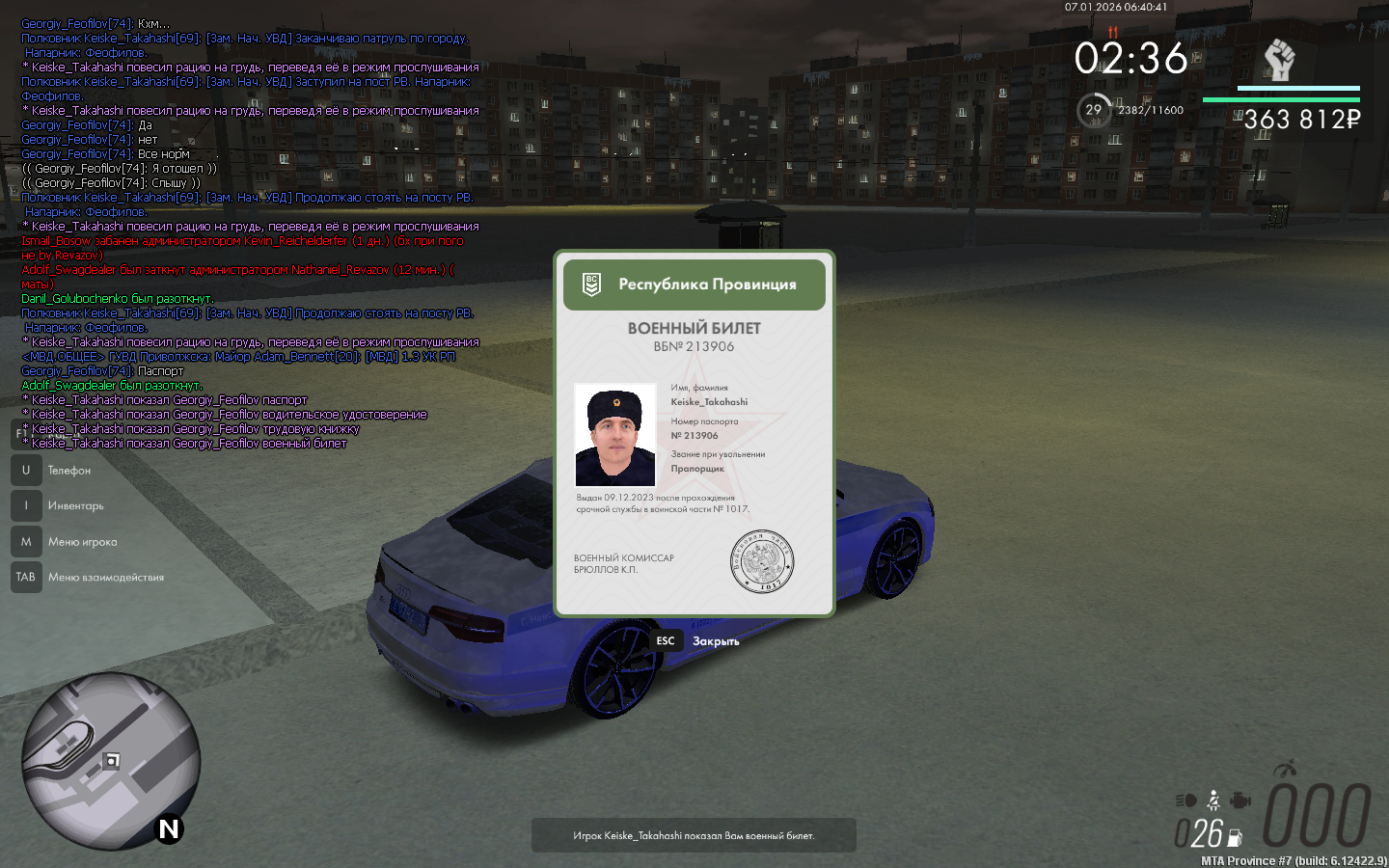Click the circular minimap
1389x868 pixels.
tap(111, 761)
